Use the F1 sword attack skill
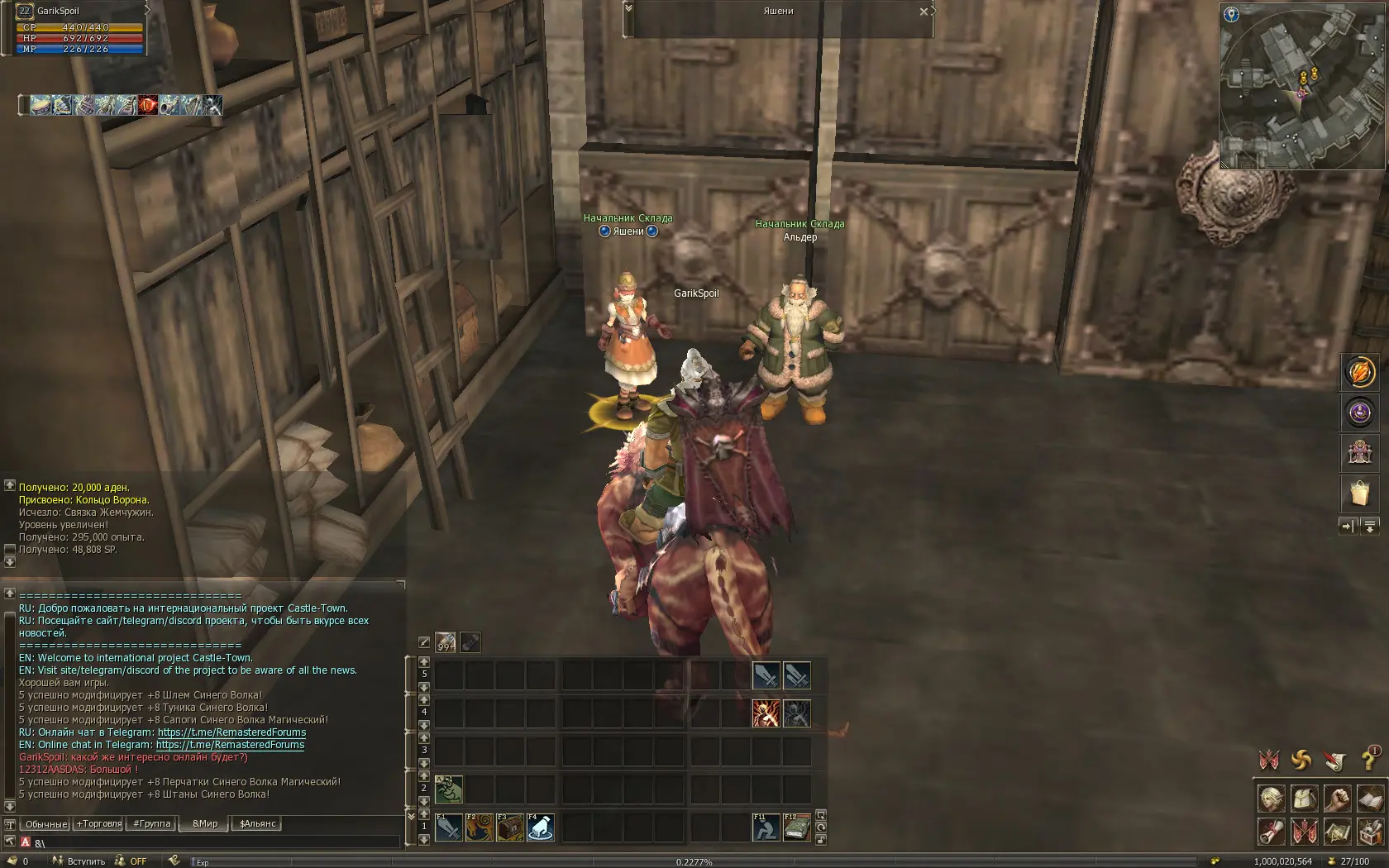1389x868 pixels. click(x=449, y=827)
